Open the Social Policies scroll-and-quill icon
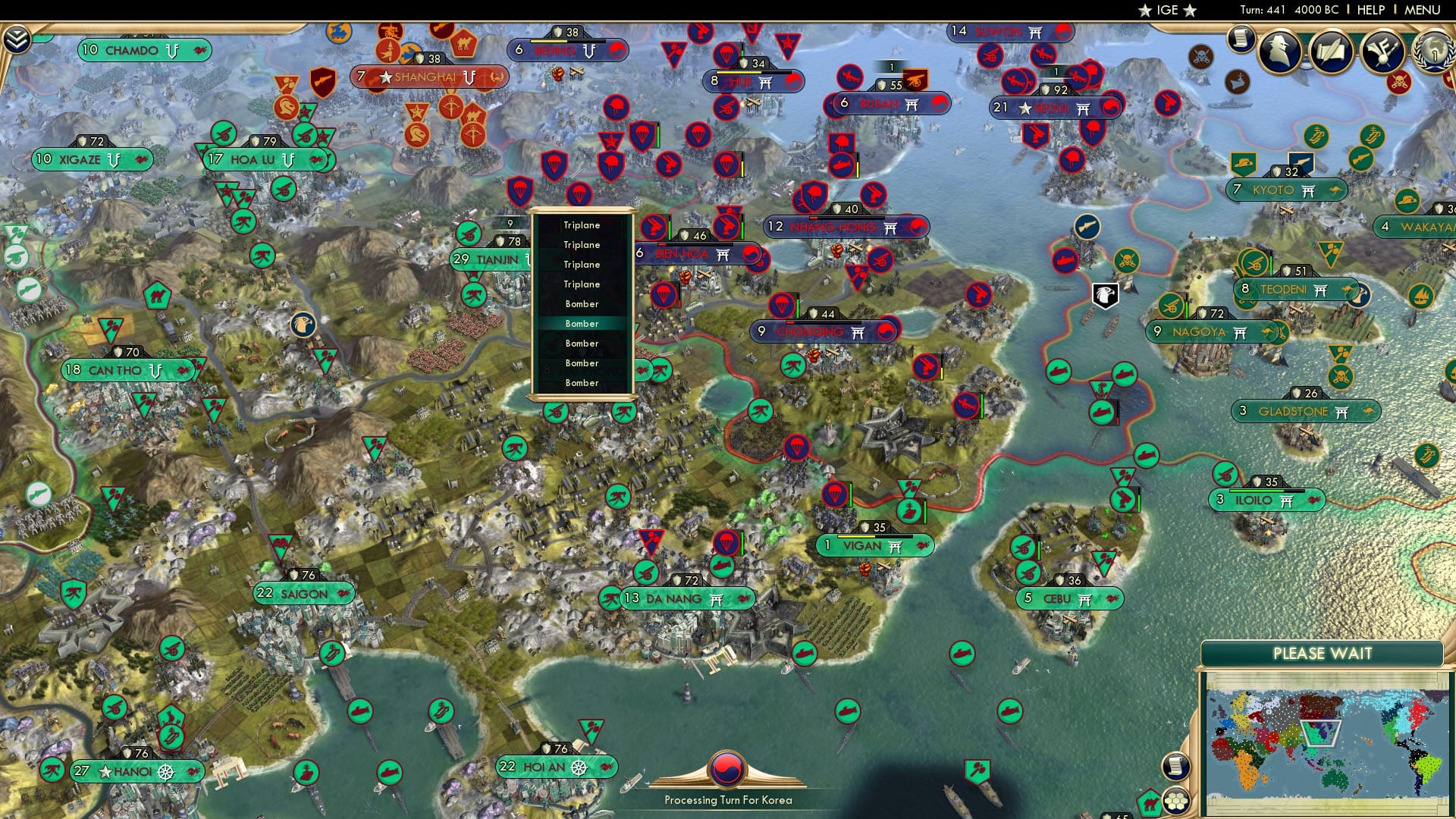Image resolution: width=1456 pixels, height=819 pixels. [1333, 49]
